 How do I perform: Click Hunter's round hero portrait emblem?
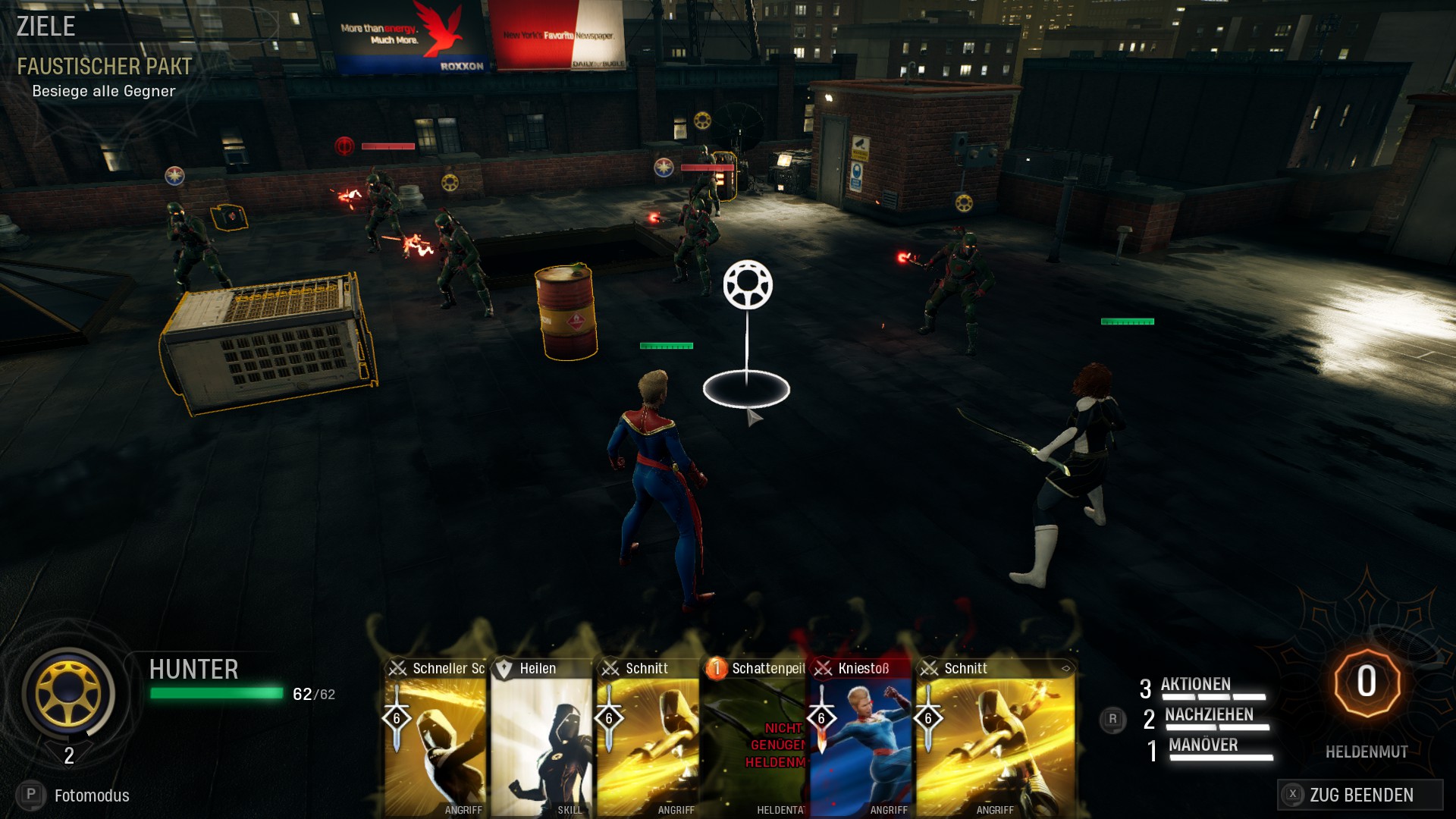(x=68, y=692)
